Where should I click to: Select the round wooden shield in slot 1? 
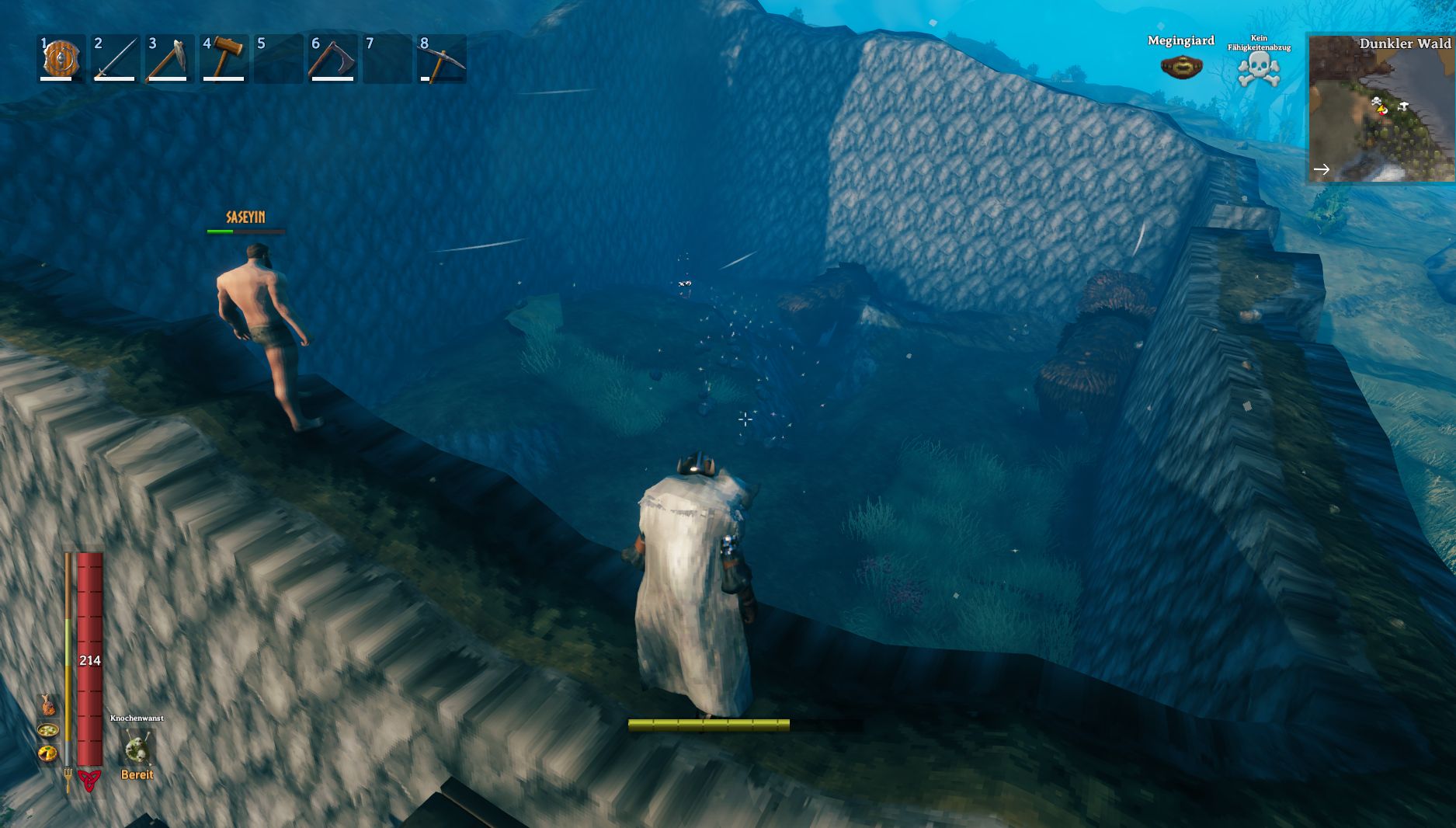pyautogui.click(x=62, y=58)
